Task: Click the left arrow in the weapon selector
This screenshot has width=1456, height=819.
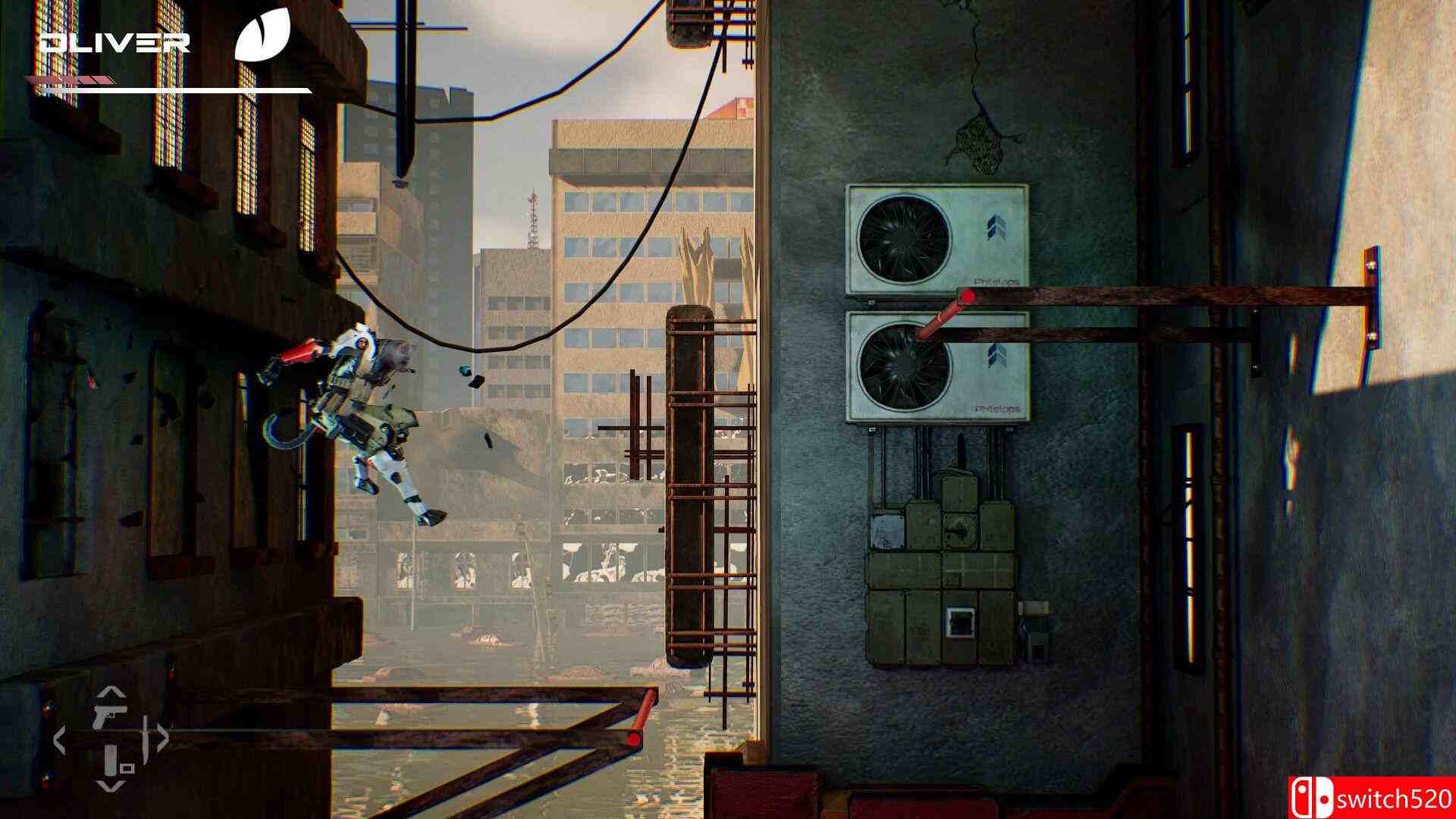Action: pyautogui.click(x=60, y=739)
